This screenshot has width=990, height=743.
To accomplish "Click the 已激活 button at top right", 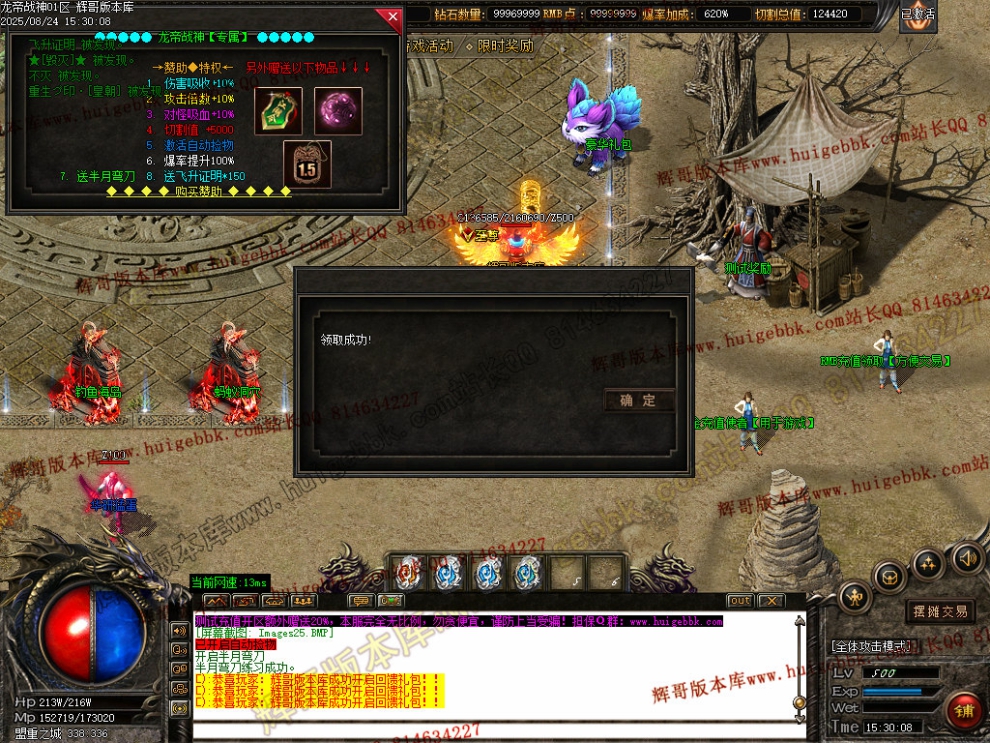I will (917, 15).
